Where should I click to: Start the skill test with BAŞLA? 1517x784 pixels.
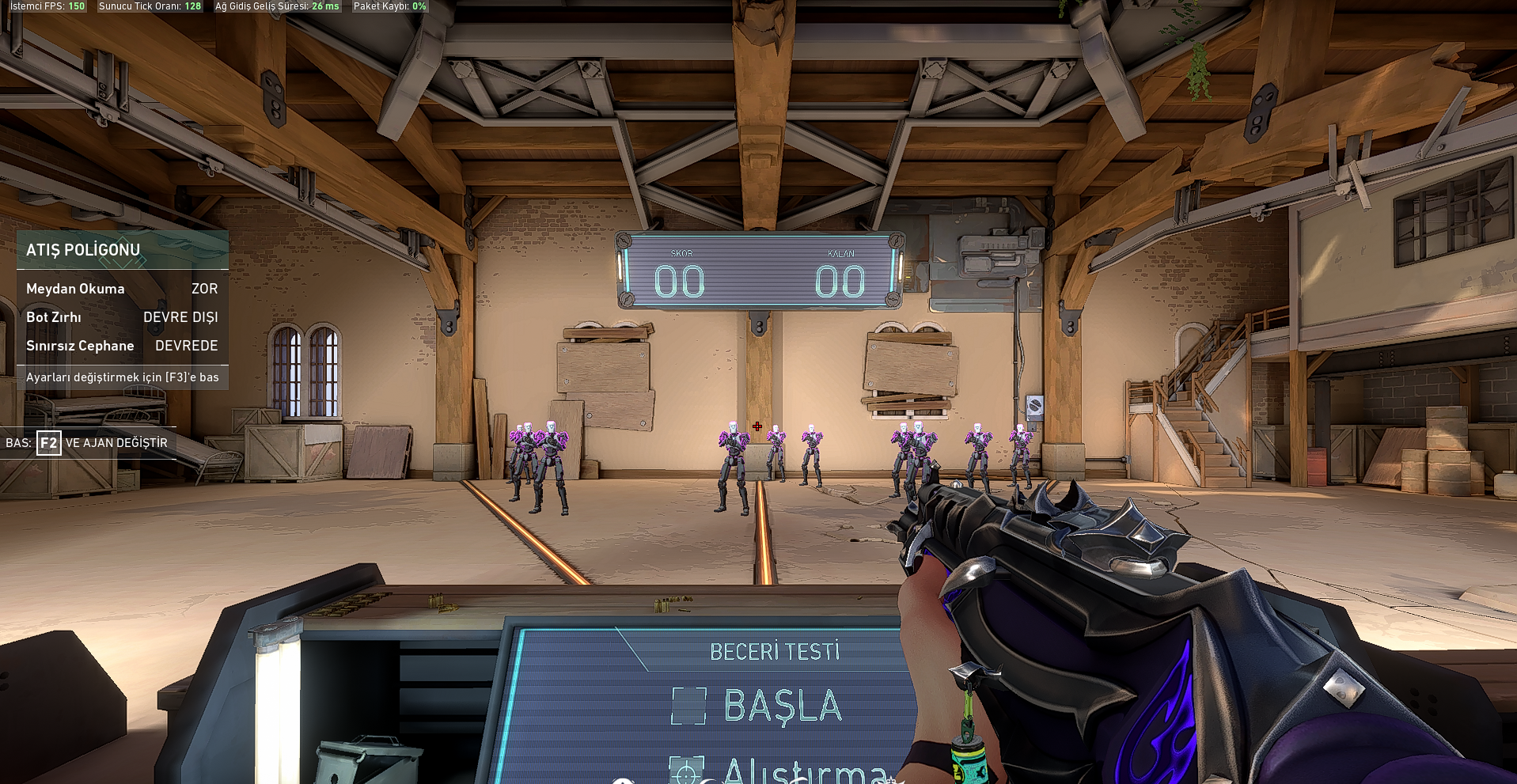pyautogui.click(x=781, y=706)
